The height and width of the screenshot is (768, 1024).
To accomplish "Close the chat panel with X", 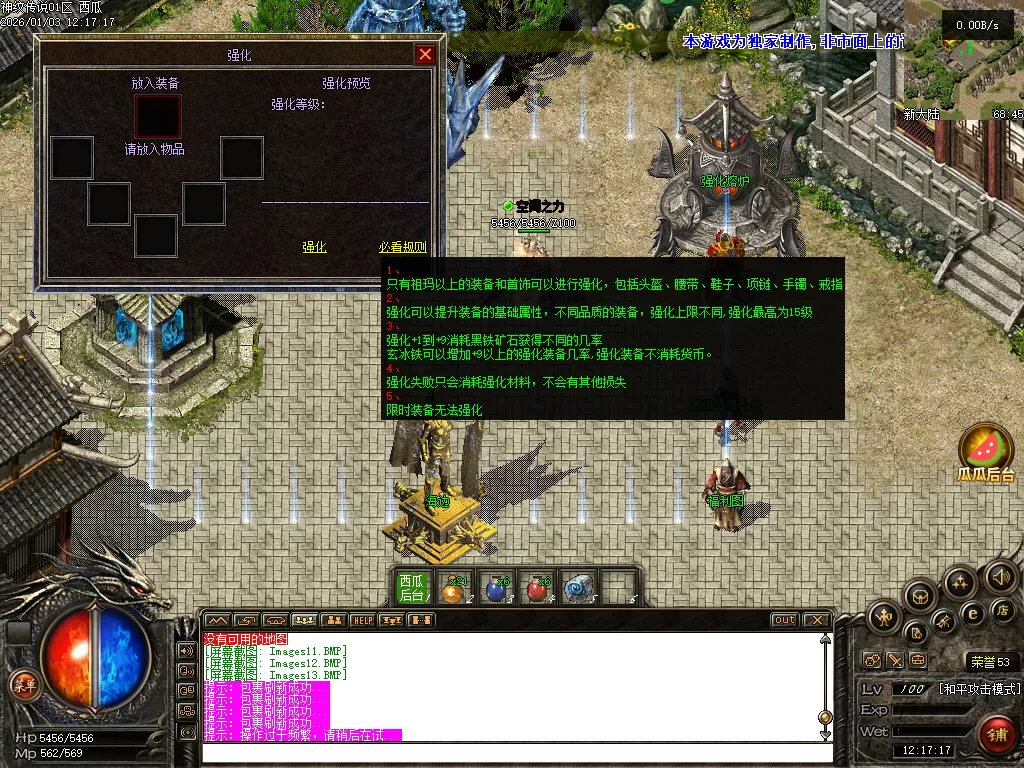I will pyautogui.click(x=816, y=620).
